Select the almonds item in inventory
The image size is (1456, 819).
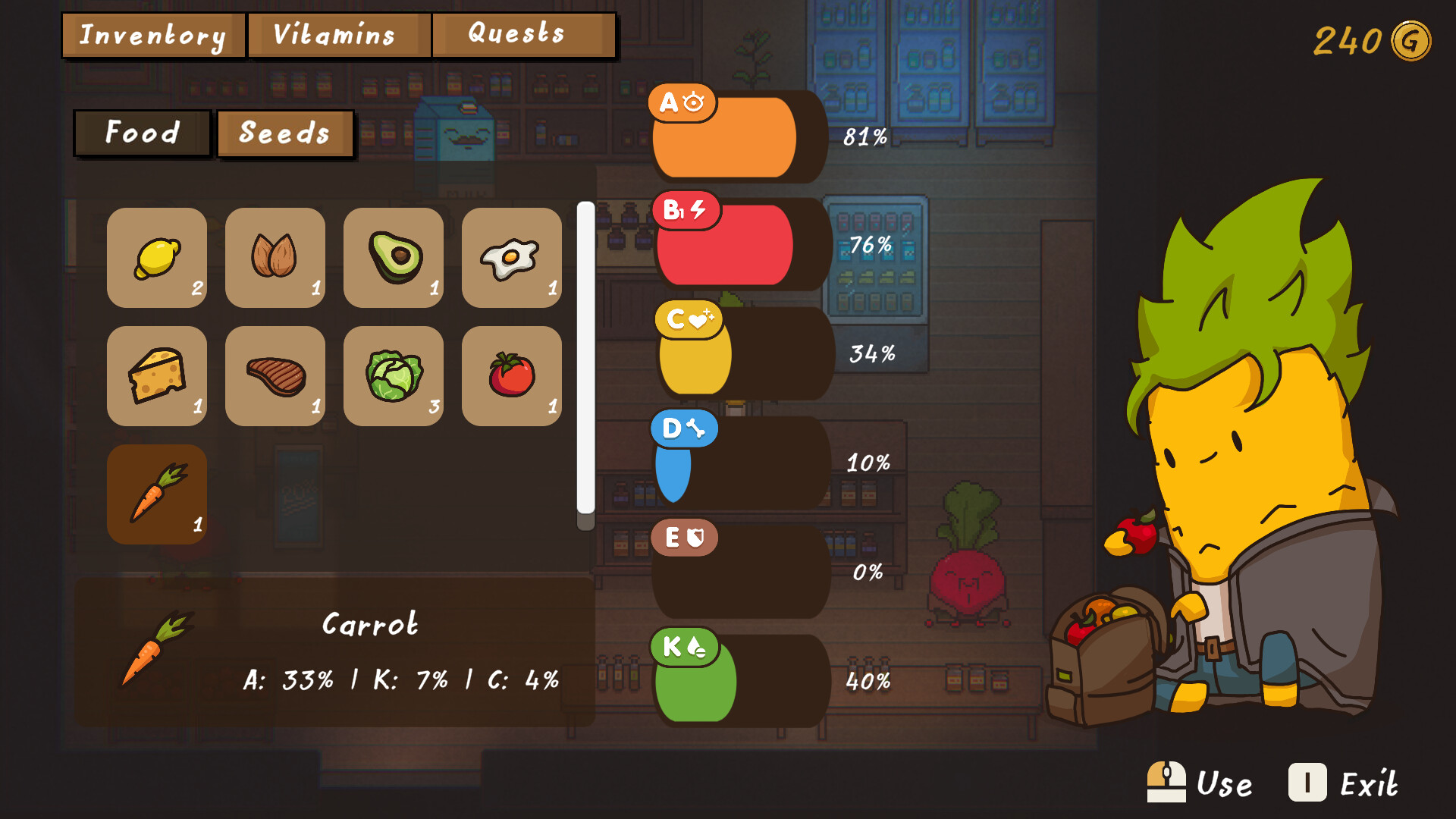[x=275, y=258]
